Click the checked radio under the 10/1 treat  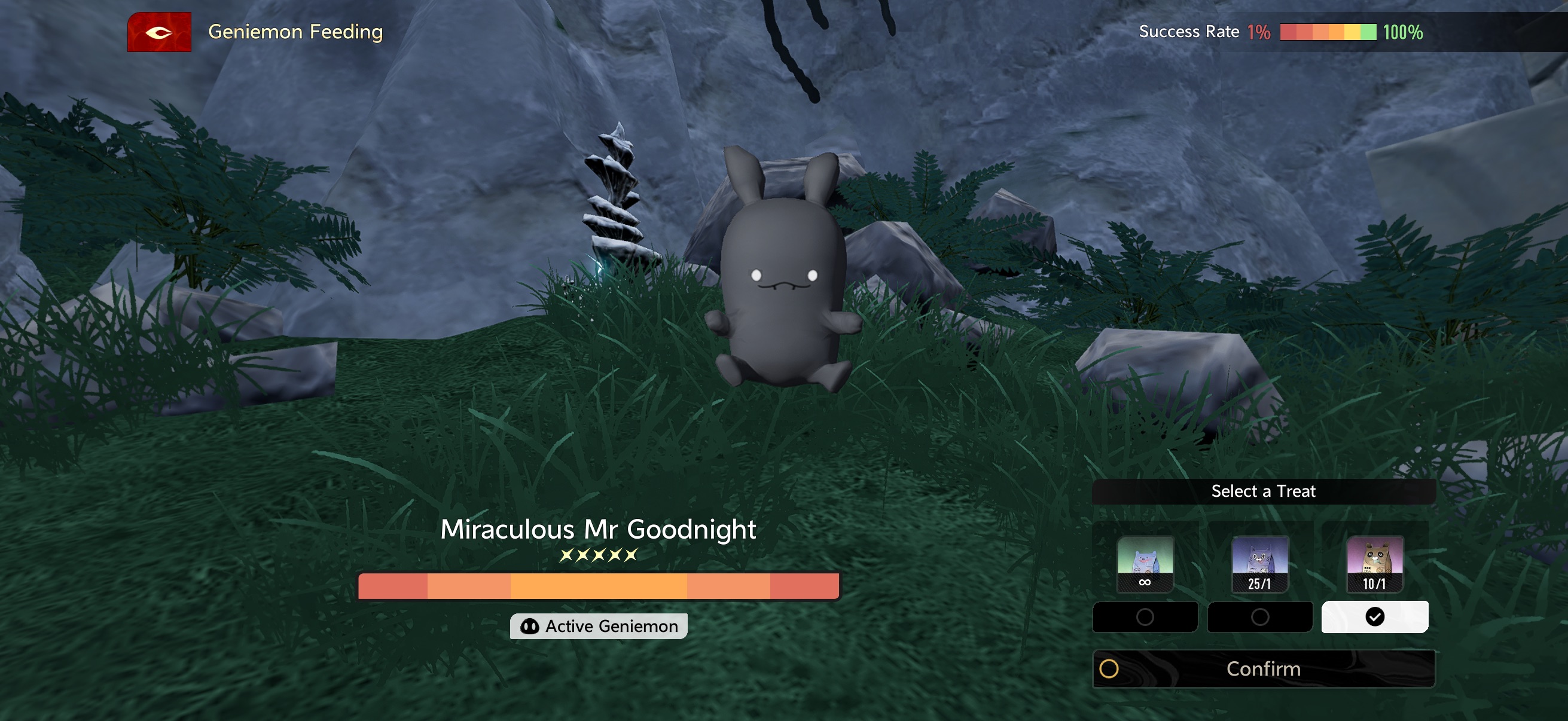point(1374,617)
